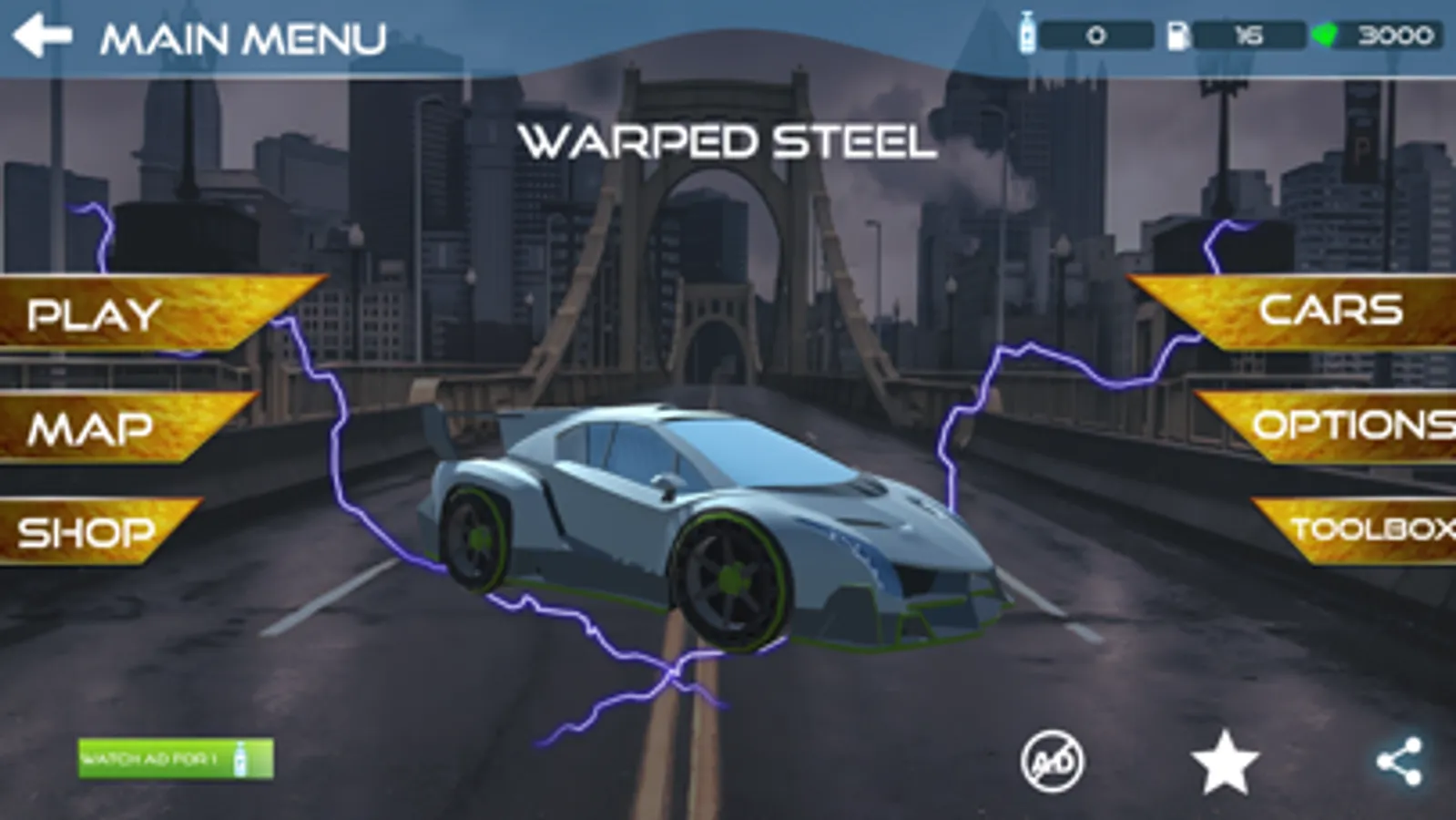Tap the no-ads icon to remove advertisements

[1054, 762]
